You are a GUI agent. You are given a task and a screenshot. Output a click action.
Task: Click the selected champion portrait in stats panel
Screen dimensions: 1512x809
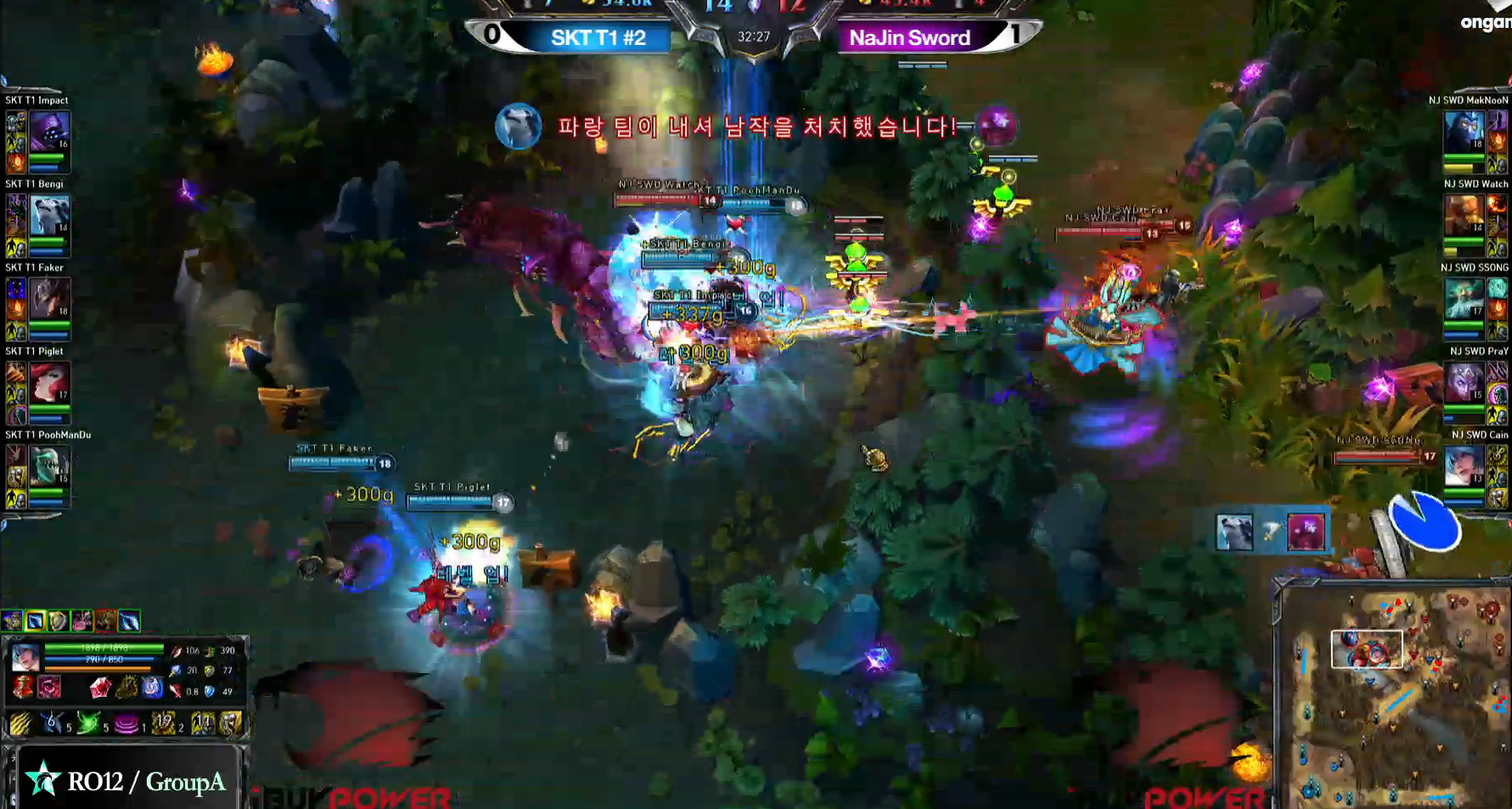(25, 657)
